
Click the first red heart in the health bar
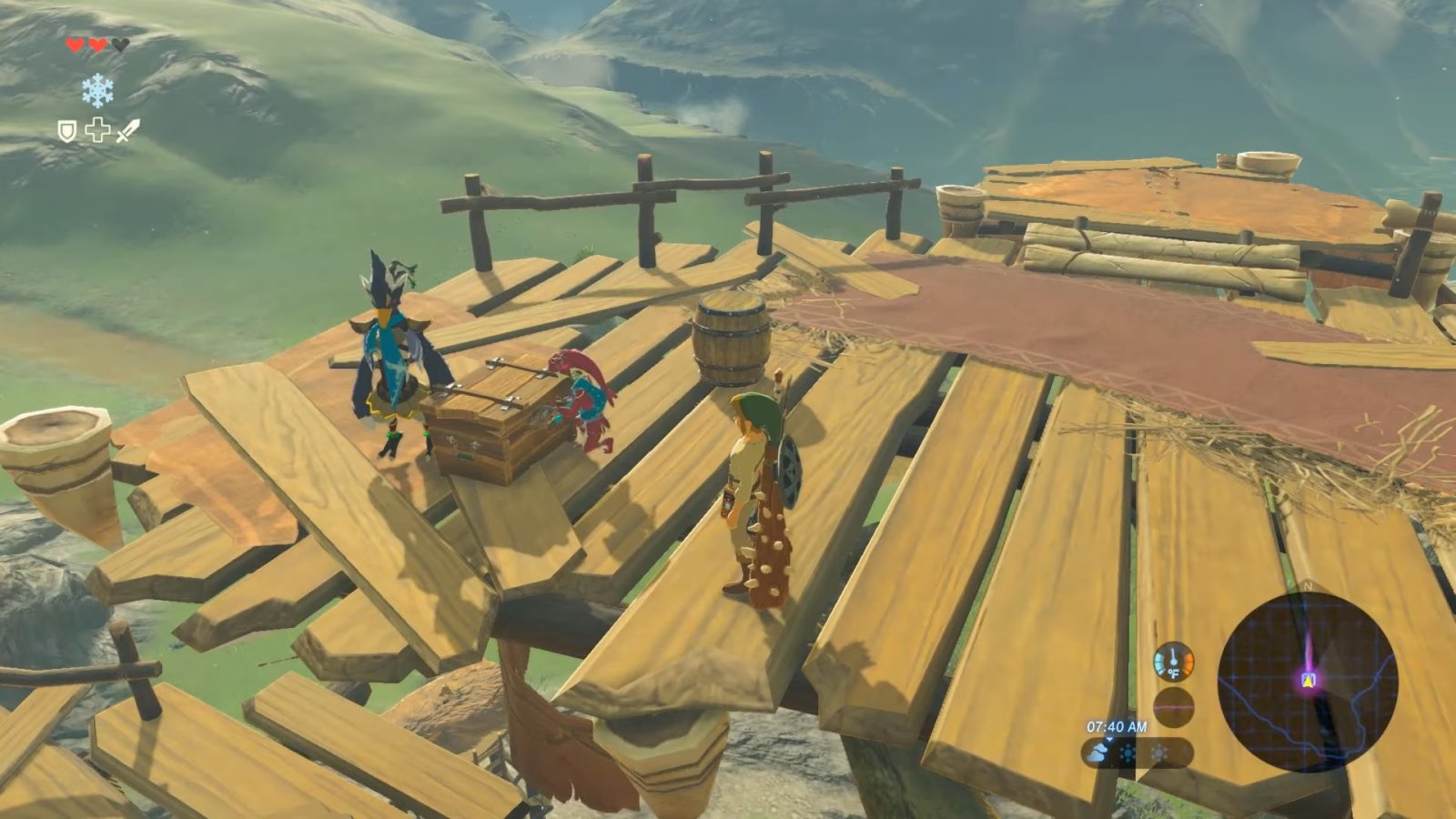(75, 45)
